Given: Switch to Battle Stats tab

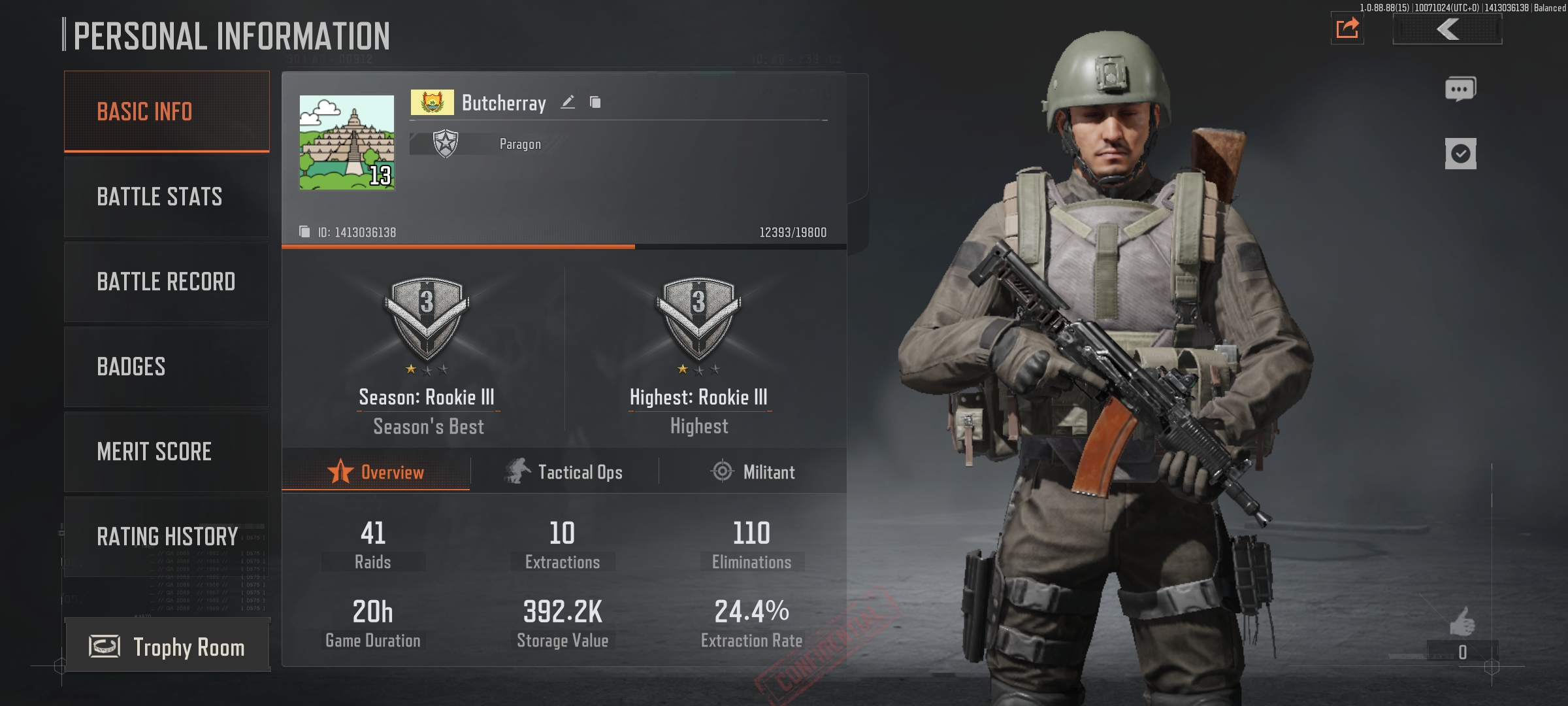Looking at the screenshot, I should 167,197.
